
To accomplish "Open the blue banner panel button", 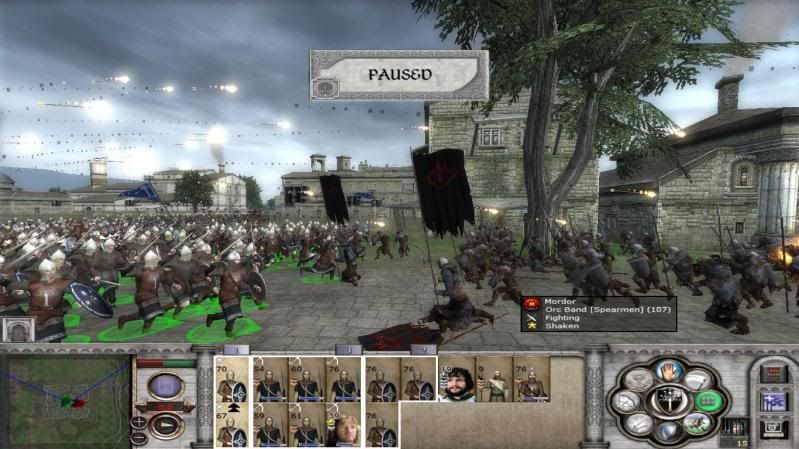I will coord(772,401).
